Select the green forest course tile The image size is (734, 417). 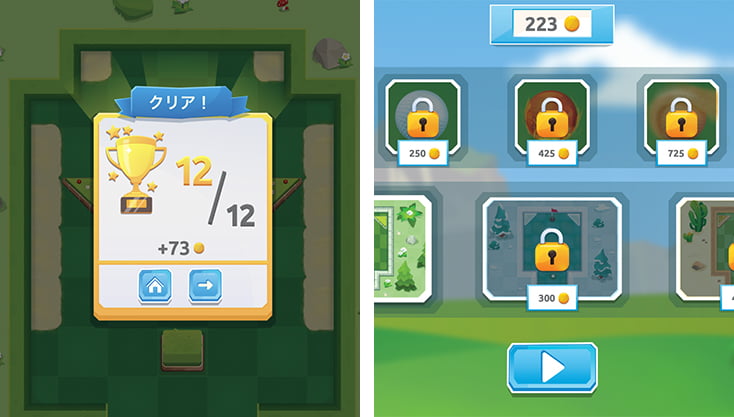[x=402, y=245]
